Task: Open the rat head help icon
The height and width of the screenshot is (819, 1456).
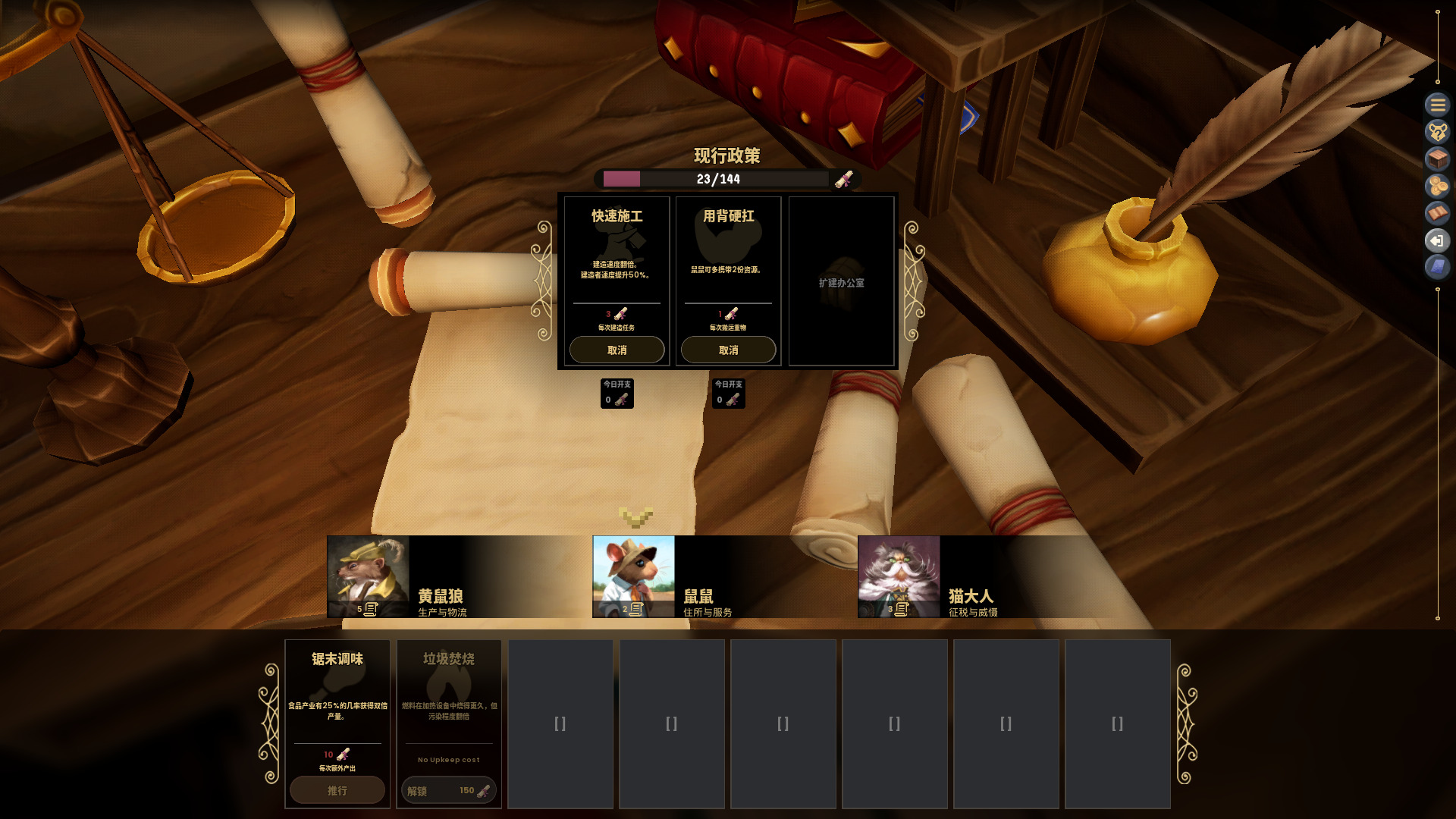Action: click(x=1437, y=132)
